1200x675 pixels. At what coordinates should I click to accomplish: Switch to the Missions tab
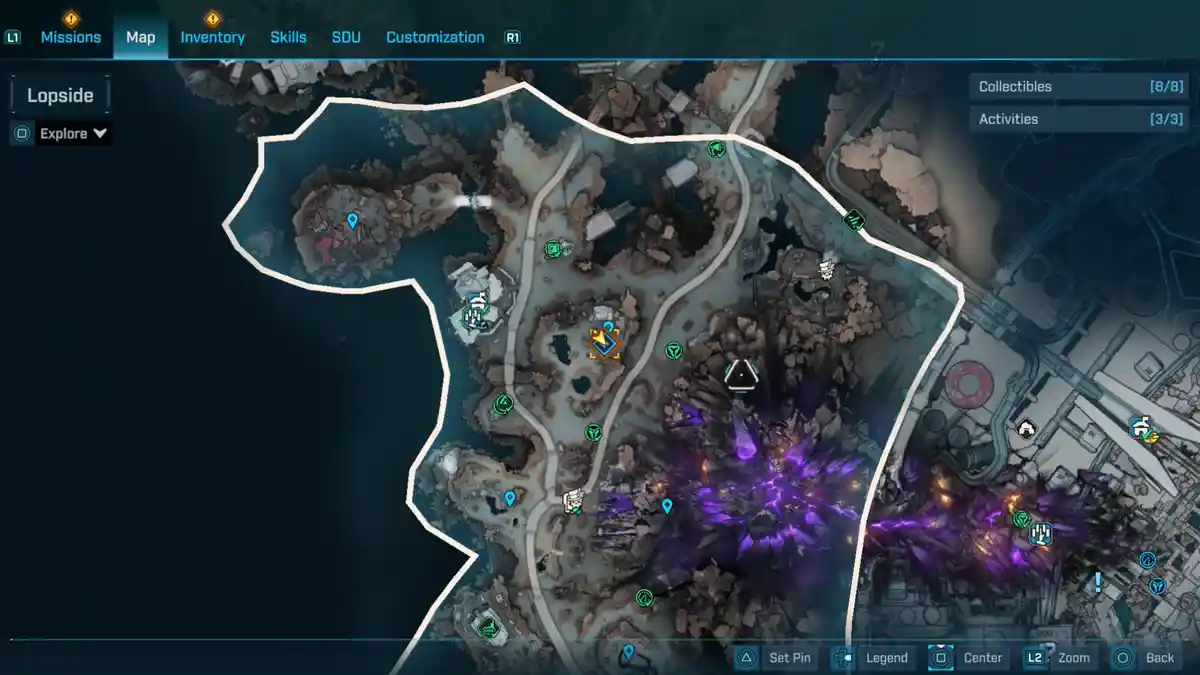[x=70, y=37]
